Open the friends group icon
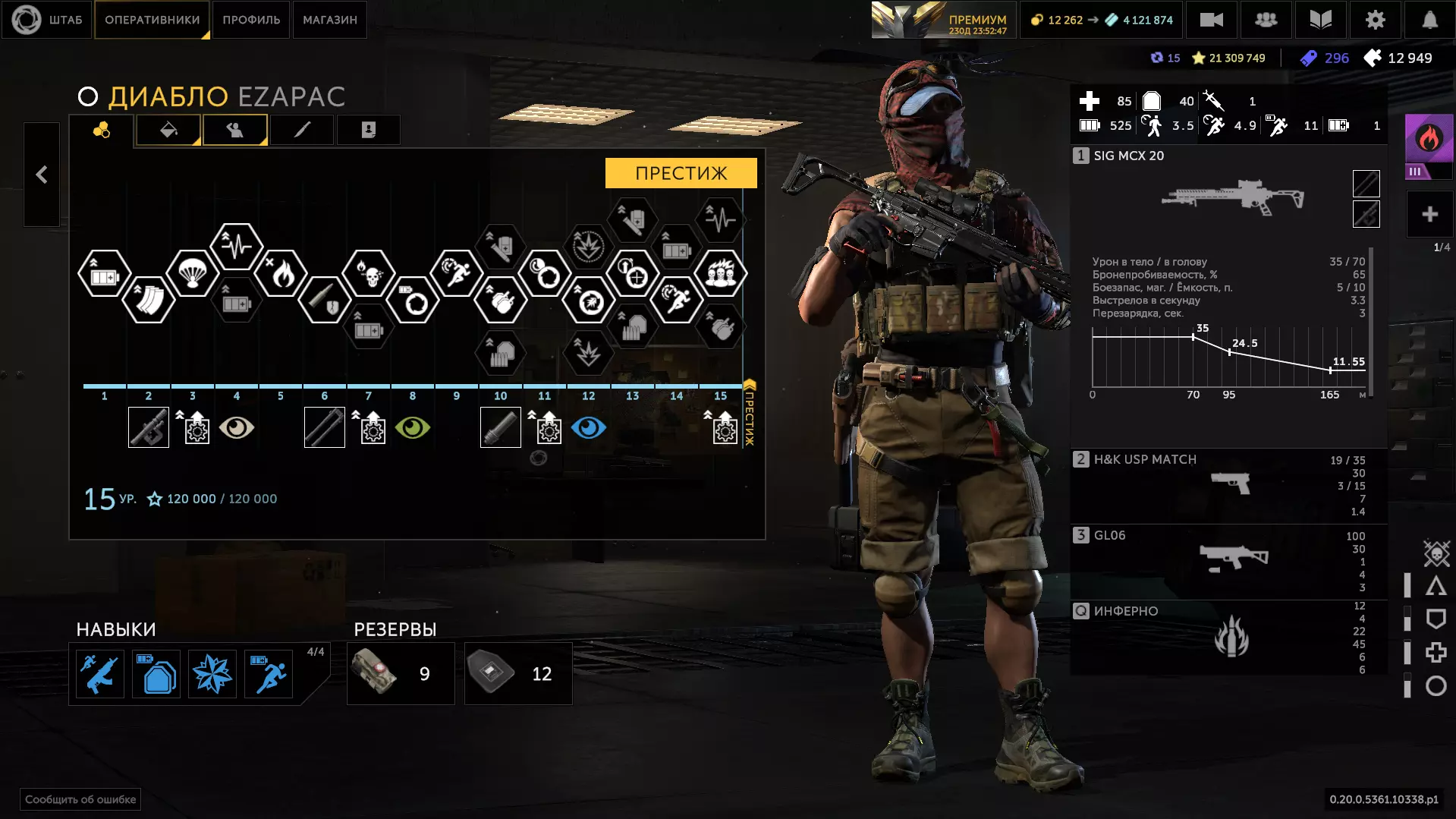1456x819 pixels. tap(1266, 20)
